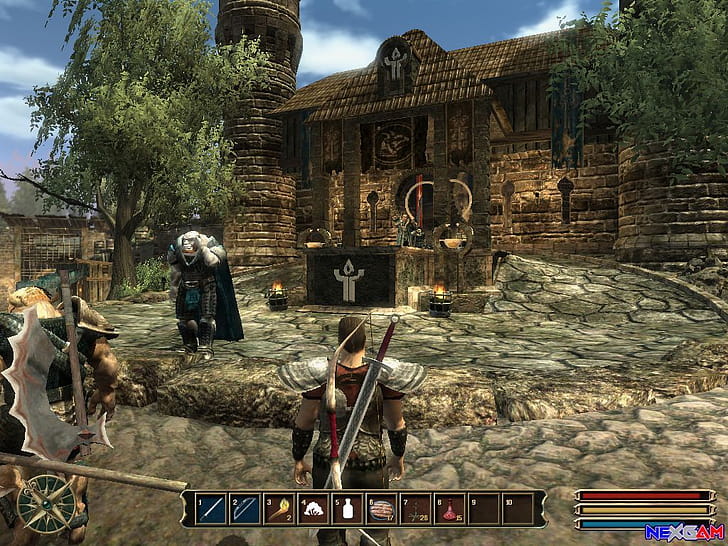Select the torch in hotbar slot 3
The width and height of the screenshot is (728, 546).
click(x=277, y=509)
